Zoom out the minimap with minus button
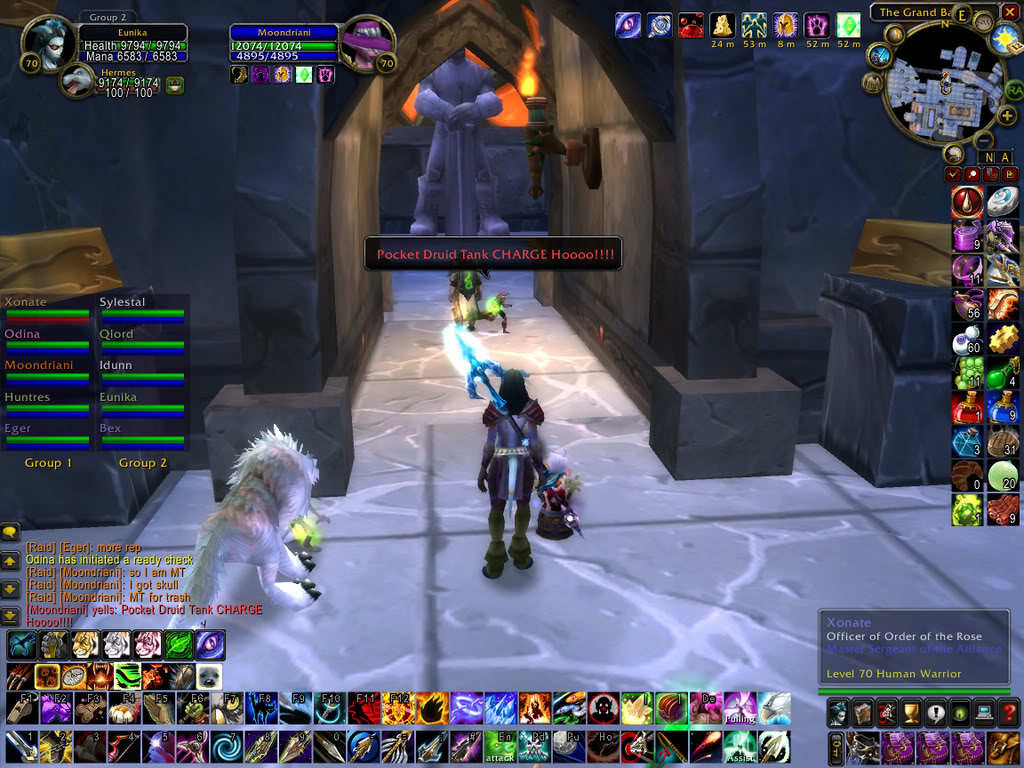This screenshot has width=1024, height=768. coord(984,139)
